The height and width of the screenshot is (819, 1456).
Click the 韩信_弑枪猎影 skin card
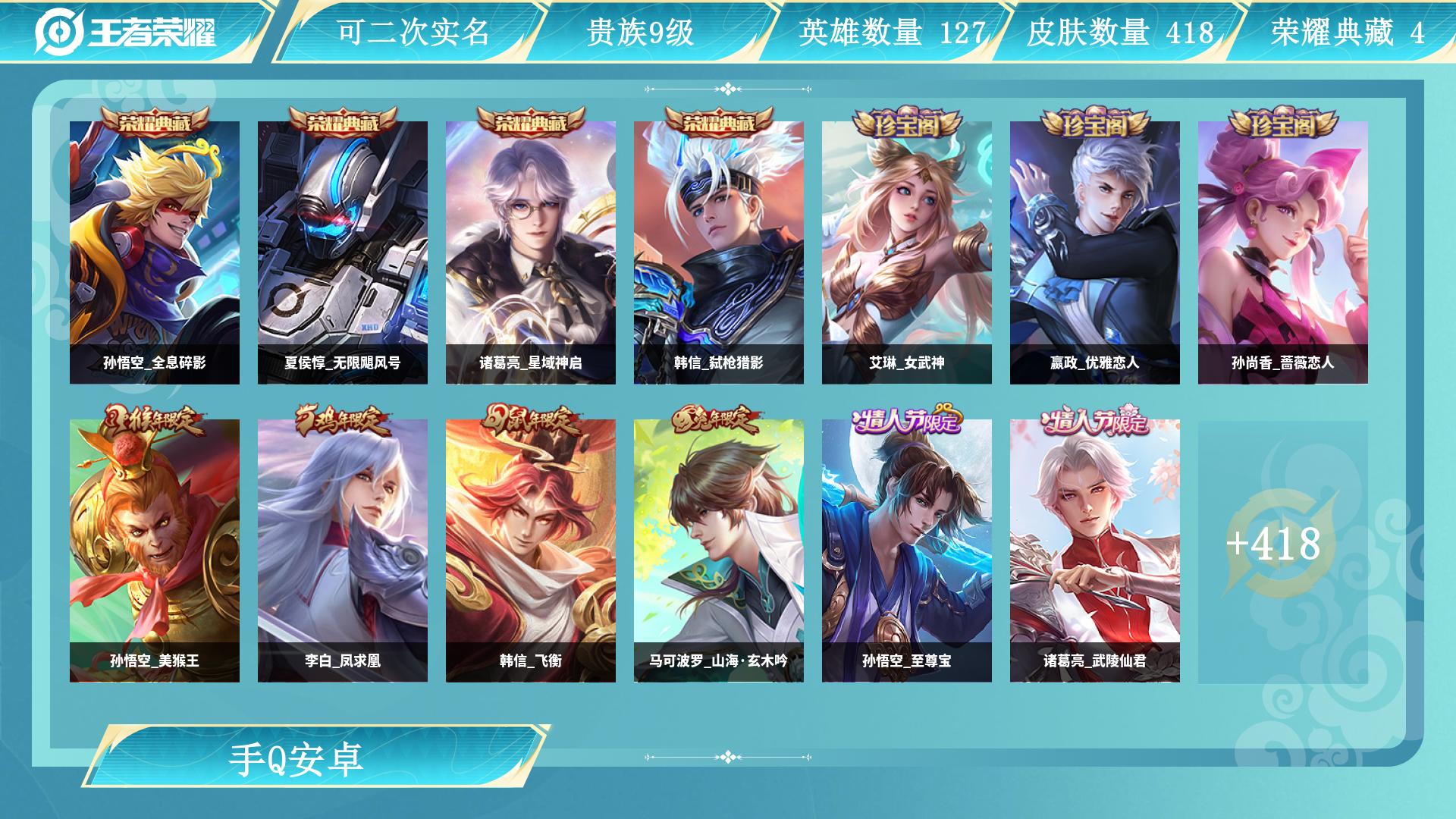coord(719,253)
